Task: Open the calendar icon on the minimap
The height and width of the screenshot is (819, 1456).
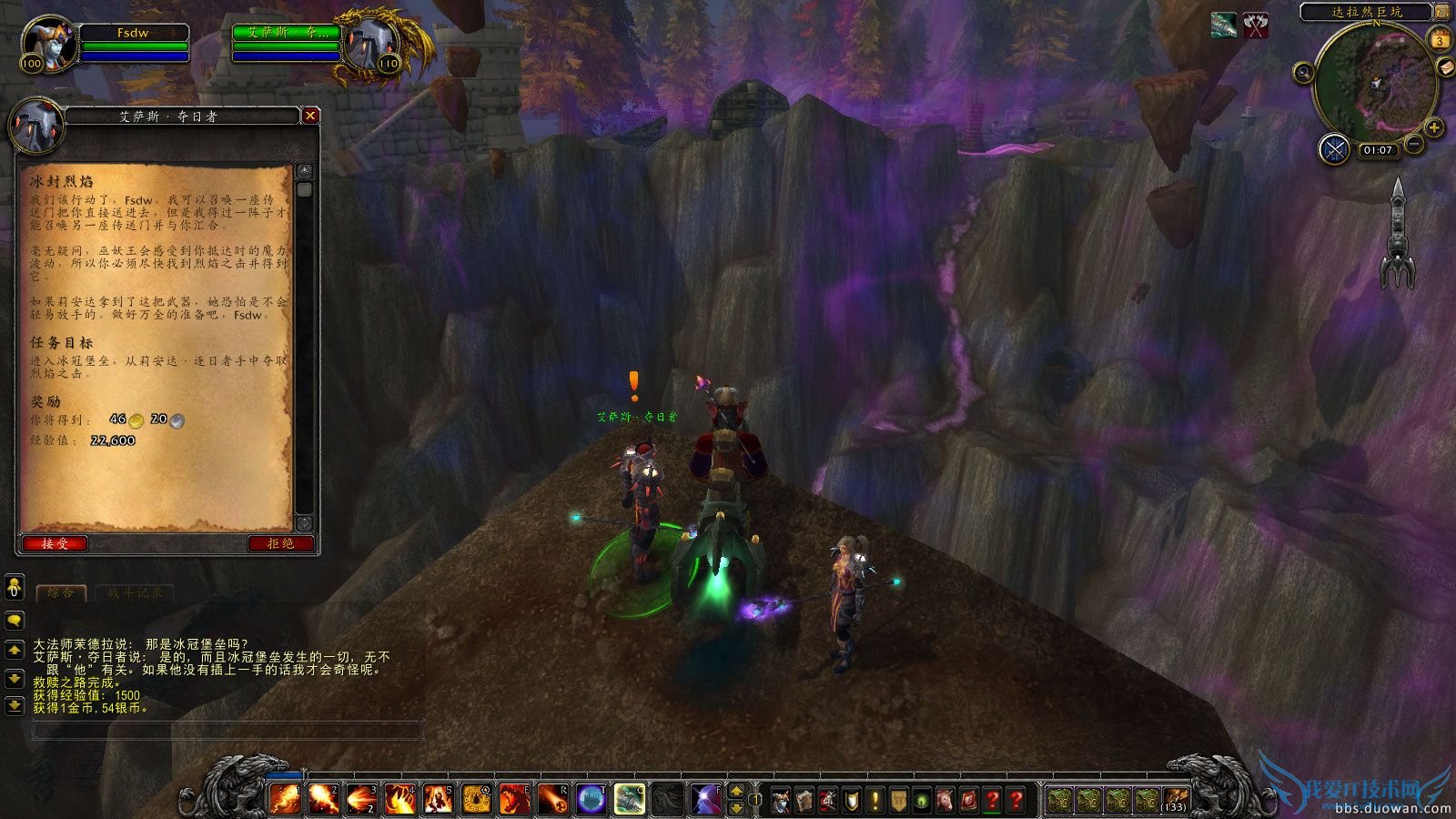Action: click(x=1441, y=39)
